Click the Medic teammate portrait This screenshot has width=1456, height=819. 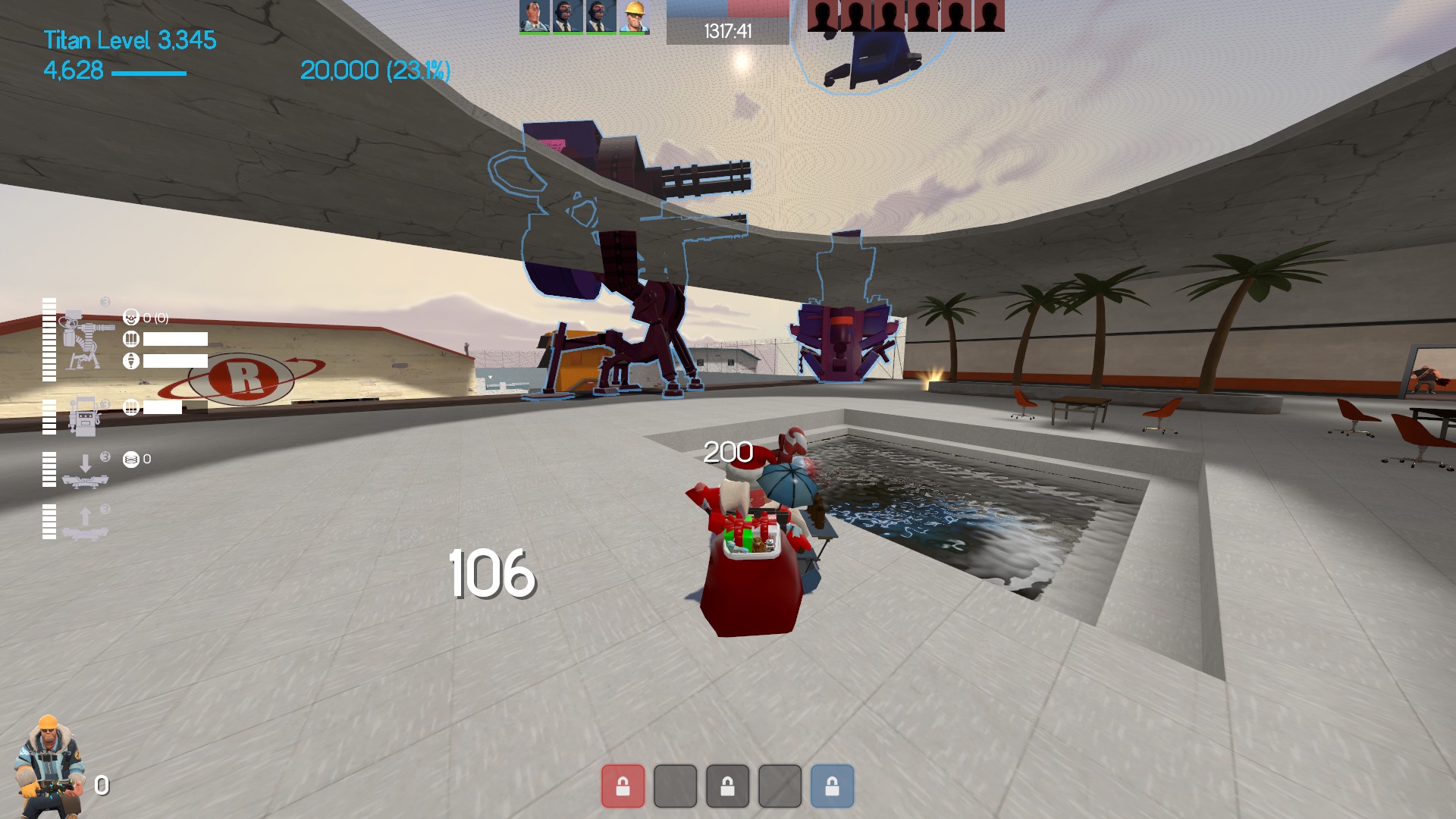[534, 17]
